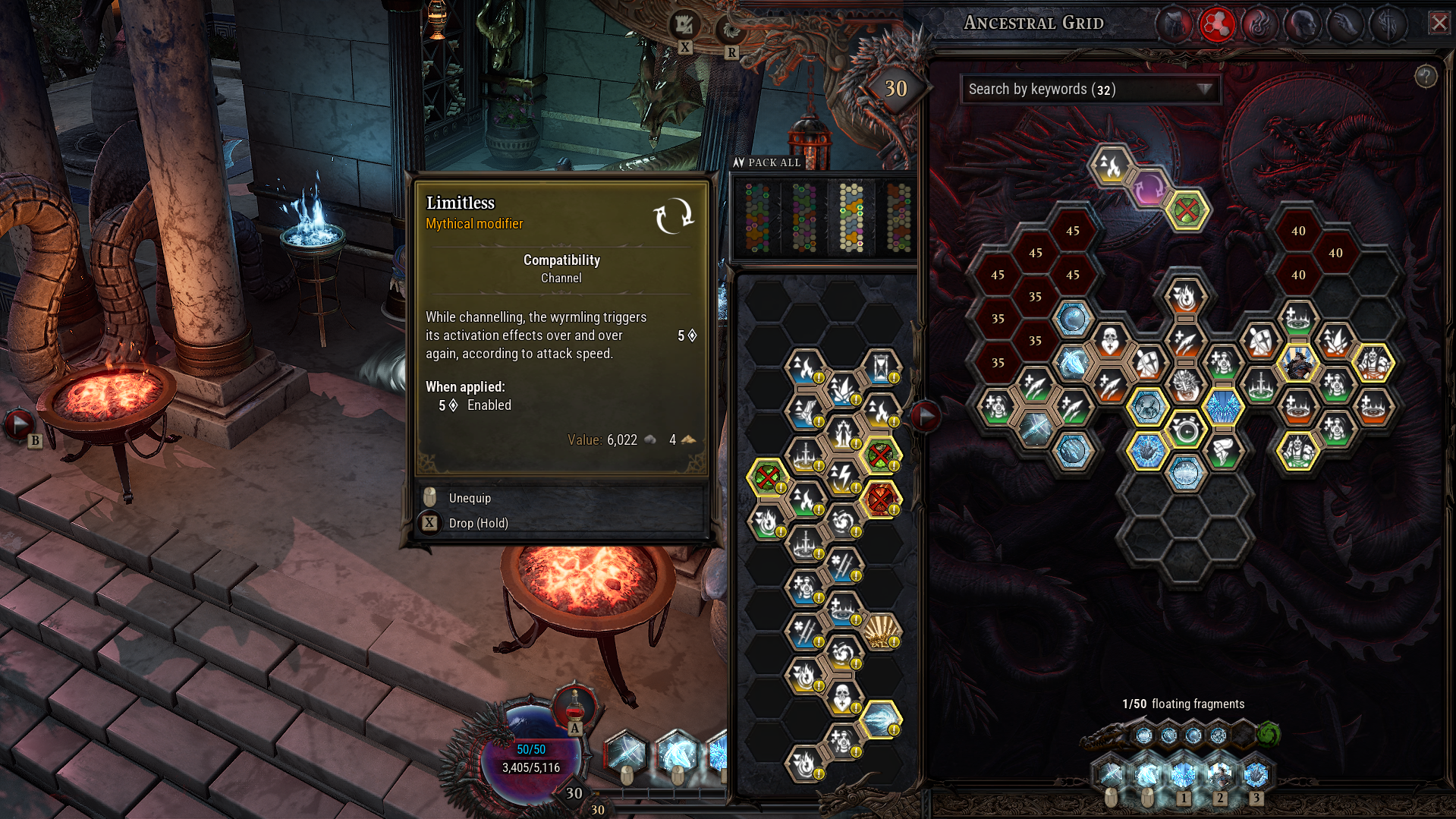Viewport: 1456px width, 819px height.
Task: Click the experience bar showing 3,405/5,116
Action: [531, 767]
